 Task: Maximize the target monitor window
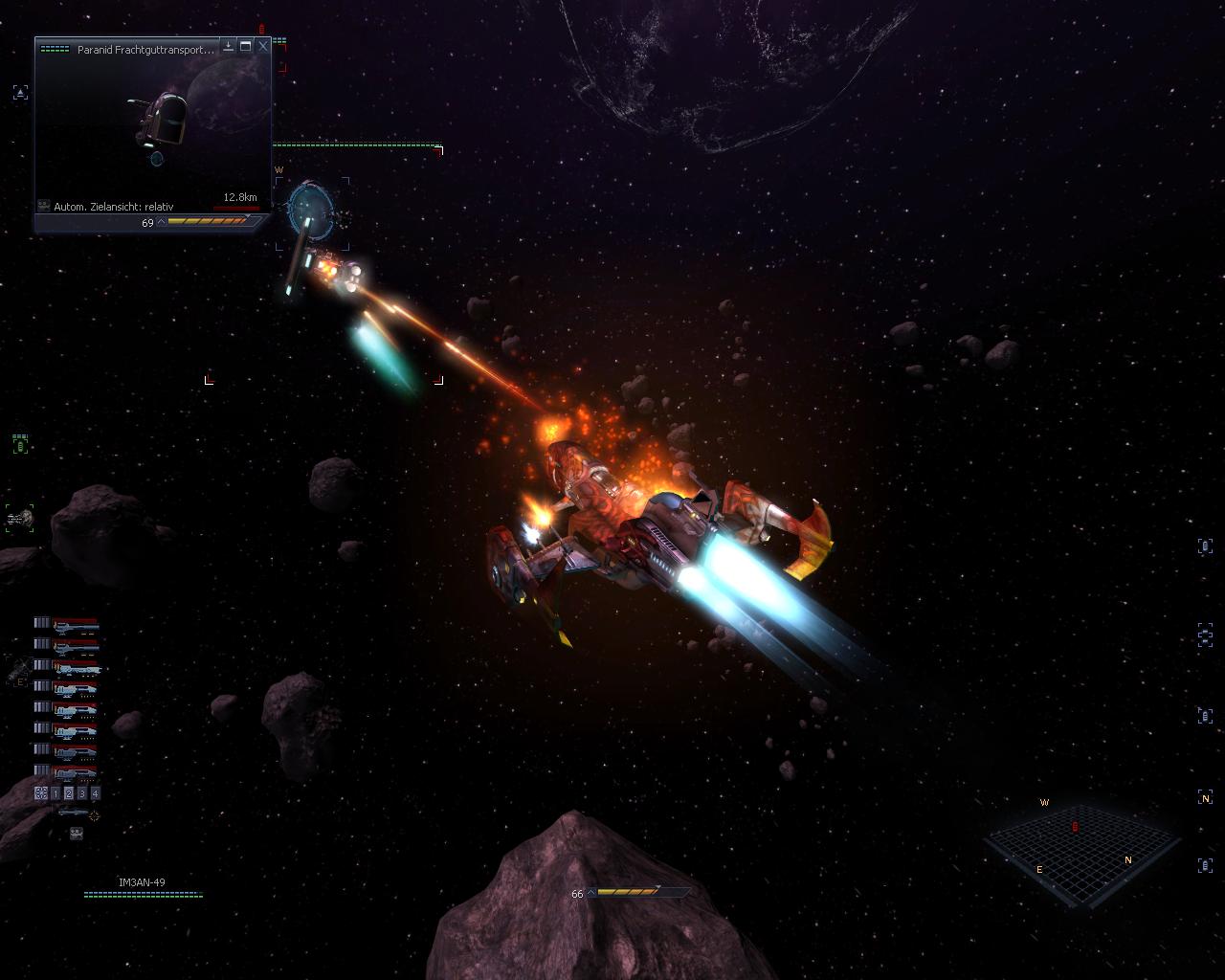[x=246, y=45]
